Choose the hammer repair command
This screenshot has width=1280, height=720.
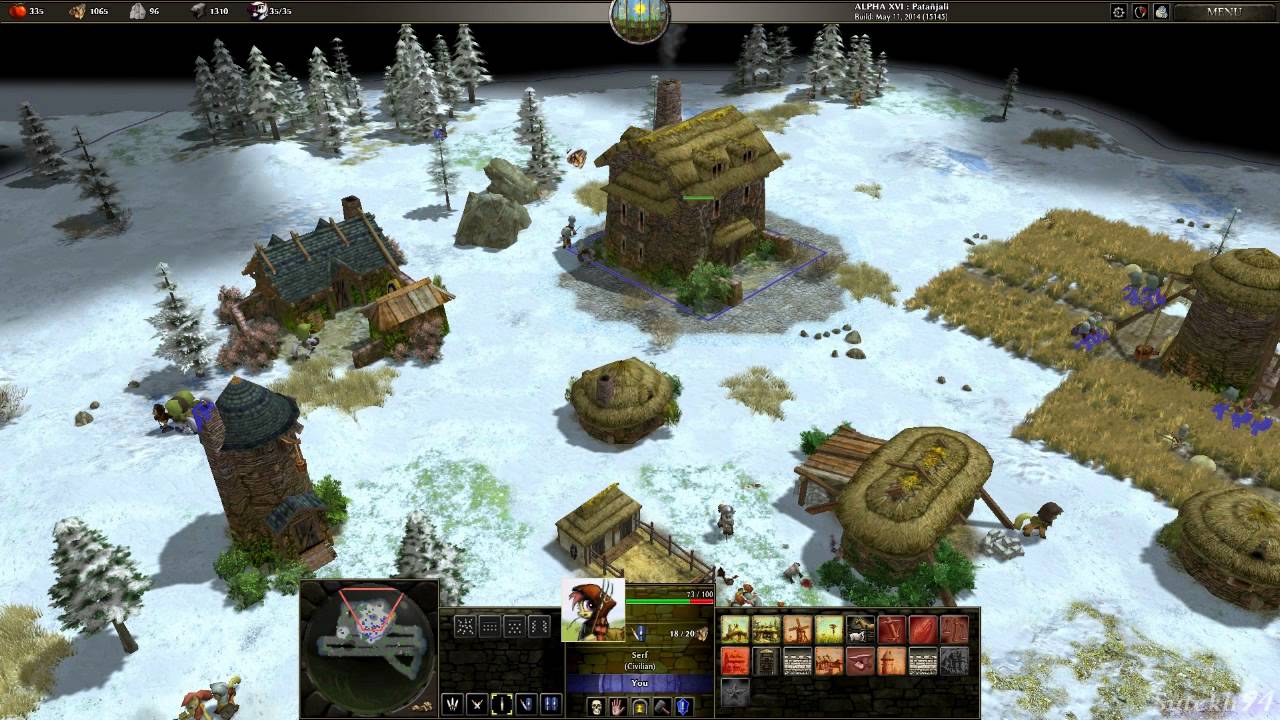(x=661, y=706)
